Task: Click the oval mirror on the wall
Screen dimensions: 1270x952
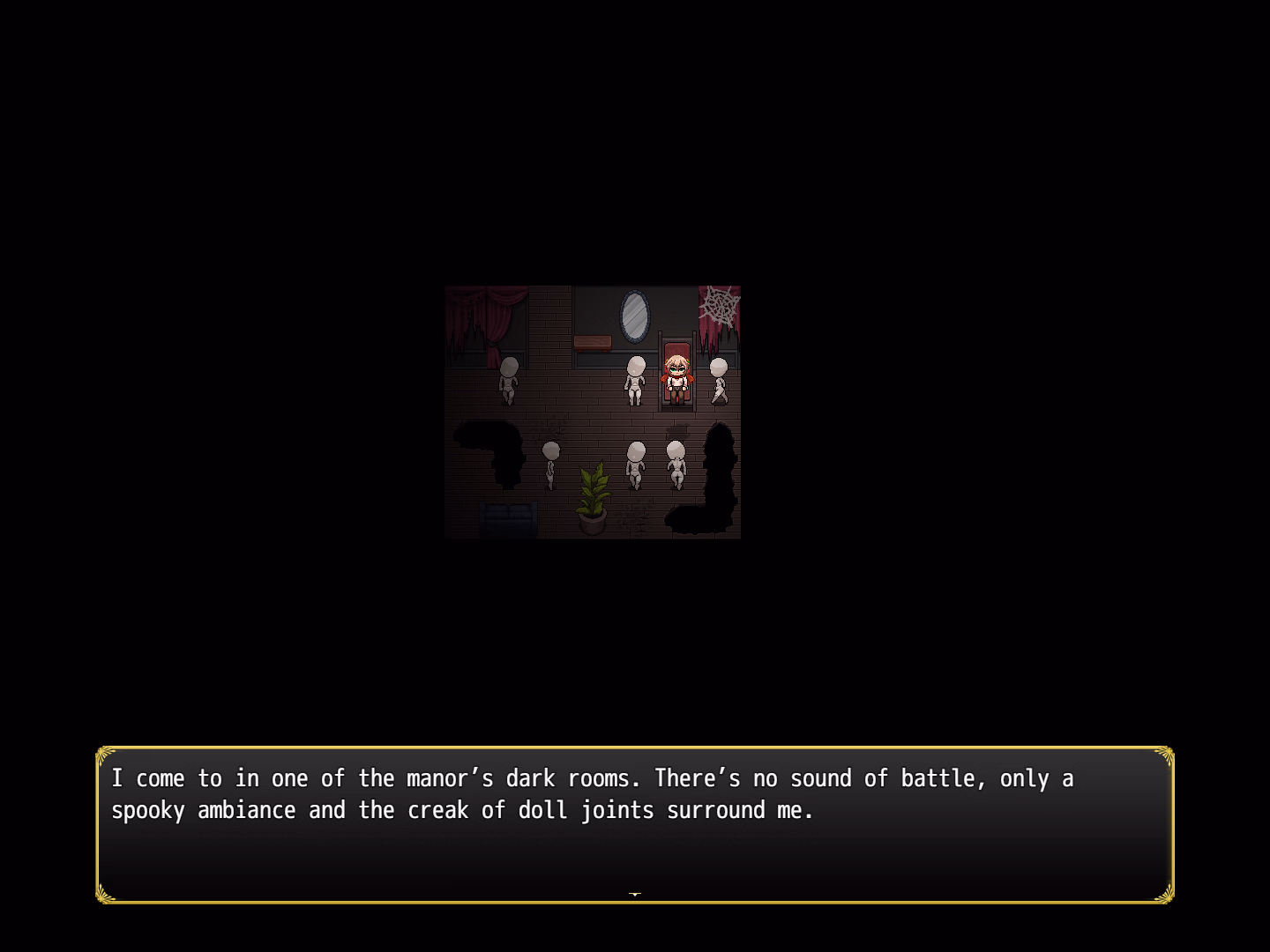Action: (635, 317)
